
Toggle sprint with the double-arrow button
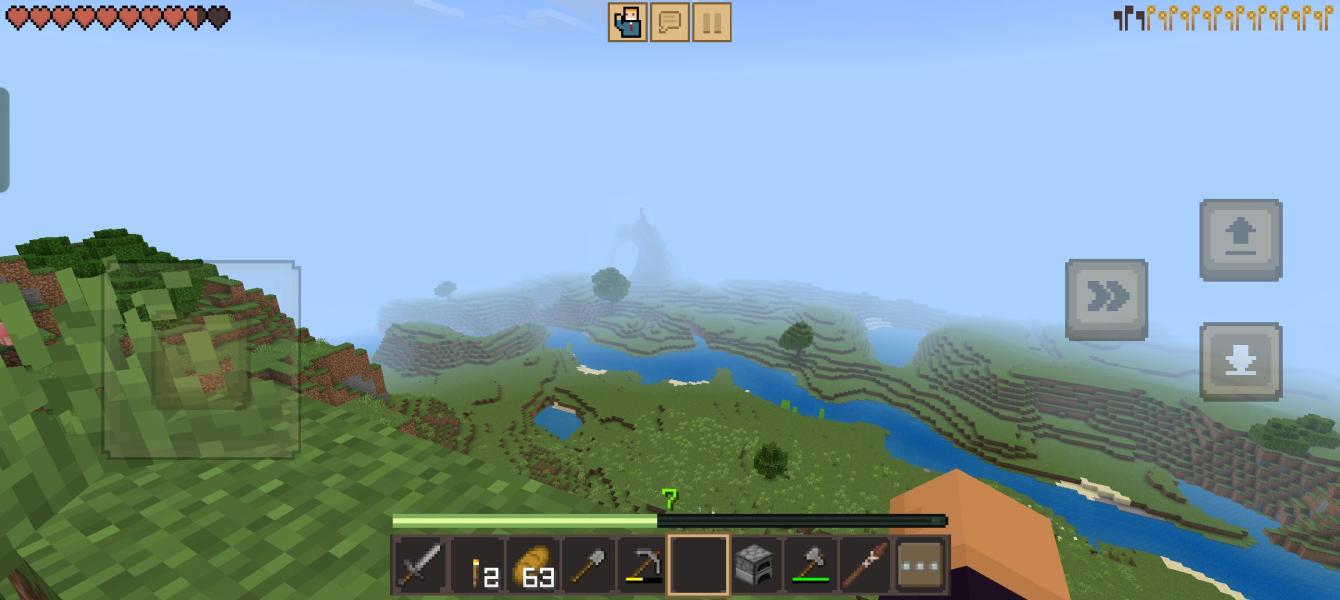tap(1106, 299)
